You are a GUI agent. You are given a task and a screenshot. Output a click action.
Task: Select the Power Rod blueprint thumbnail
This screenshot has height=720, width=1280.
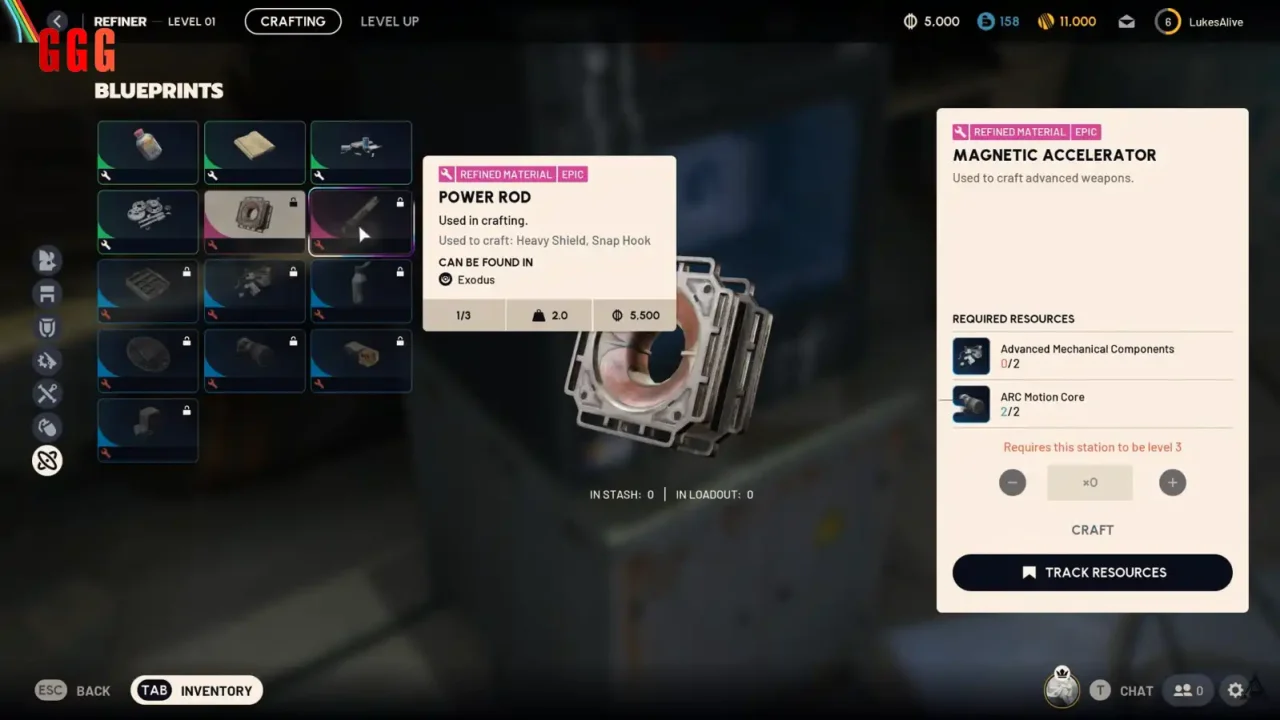tap(361, 221)
